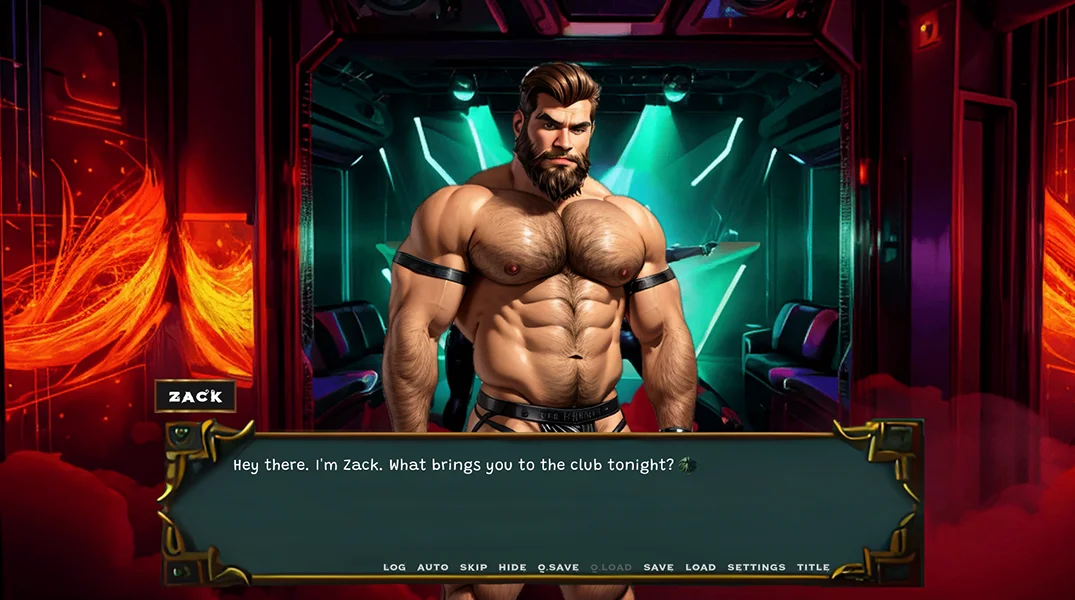Viewport: 1075px width, 600px height.
Task: Open the dialogue Log
Action: pyautogui.click(x=394, y=567)
